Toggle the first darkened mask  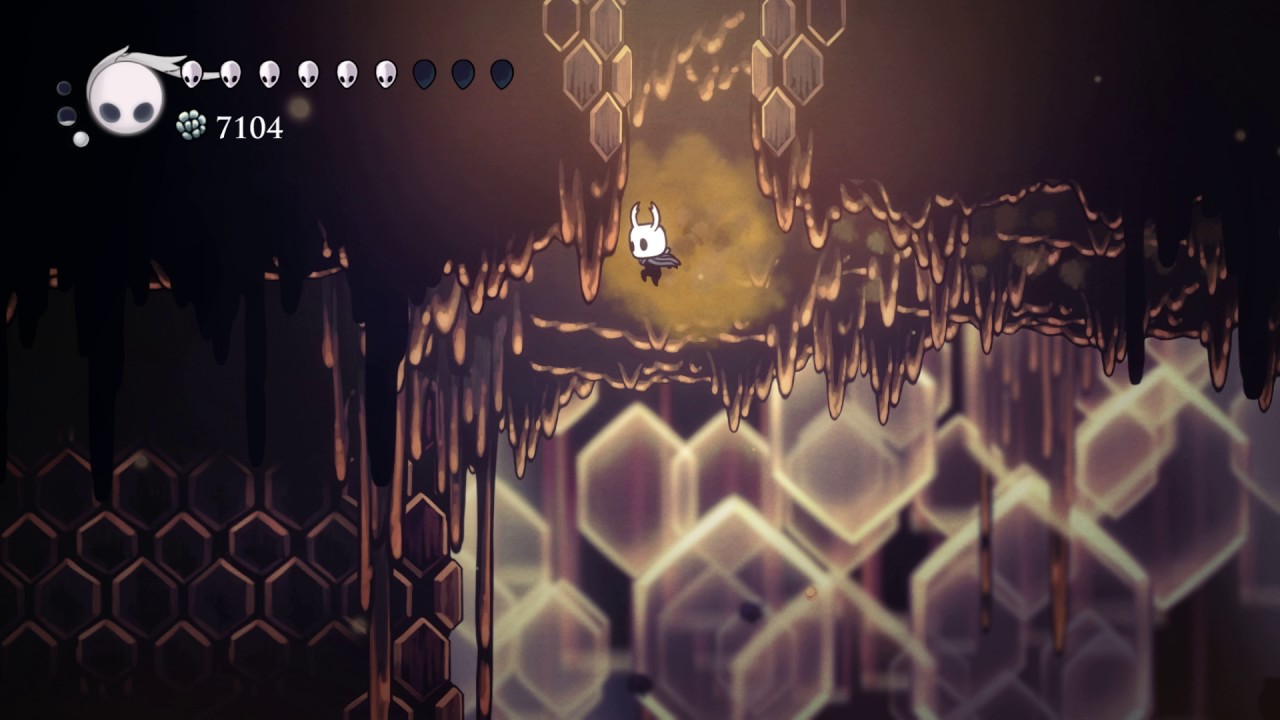pyautogui.click(x=424, y=72)
